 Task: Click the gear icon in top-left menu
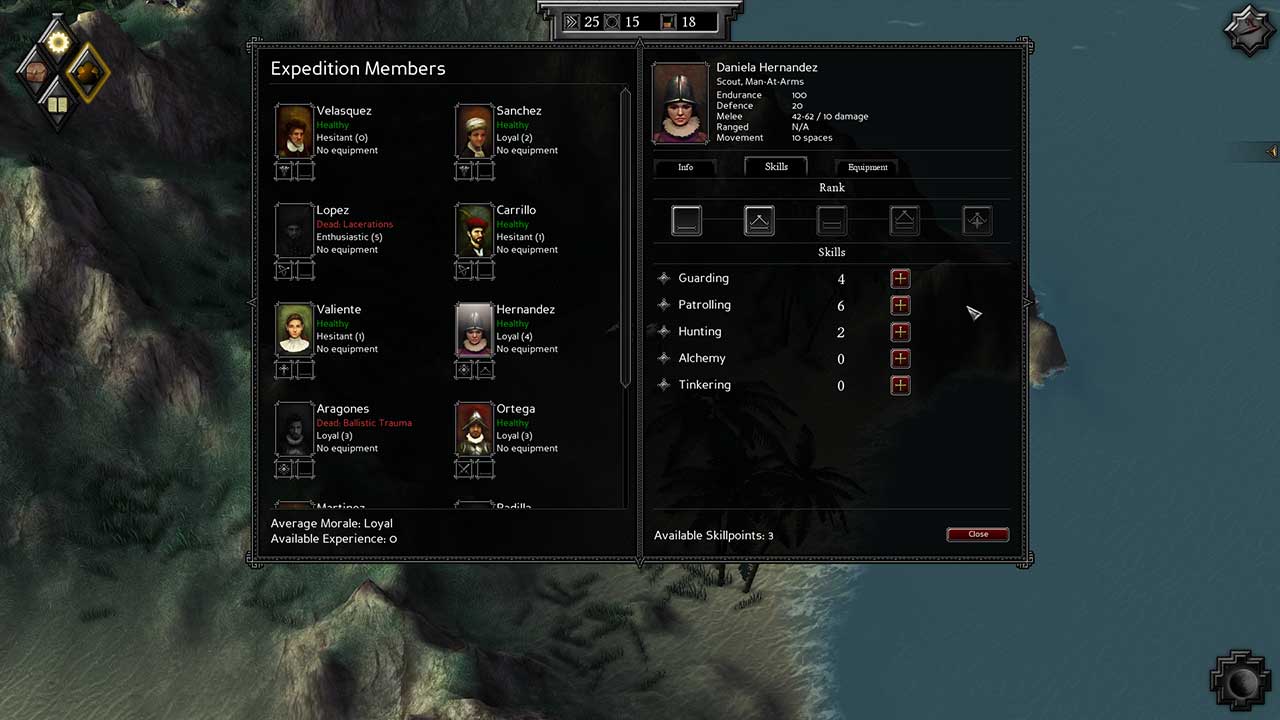pos(57,42)
